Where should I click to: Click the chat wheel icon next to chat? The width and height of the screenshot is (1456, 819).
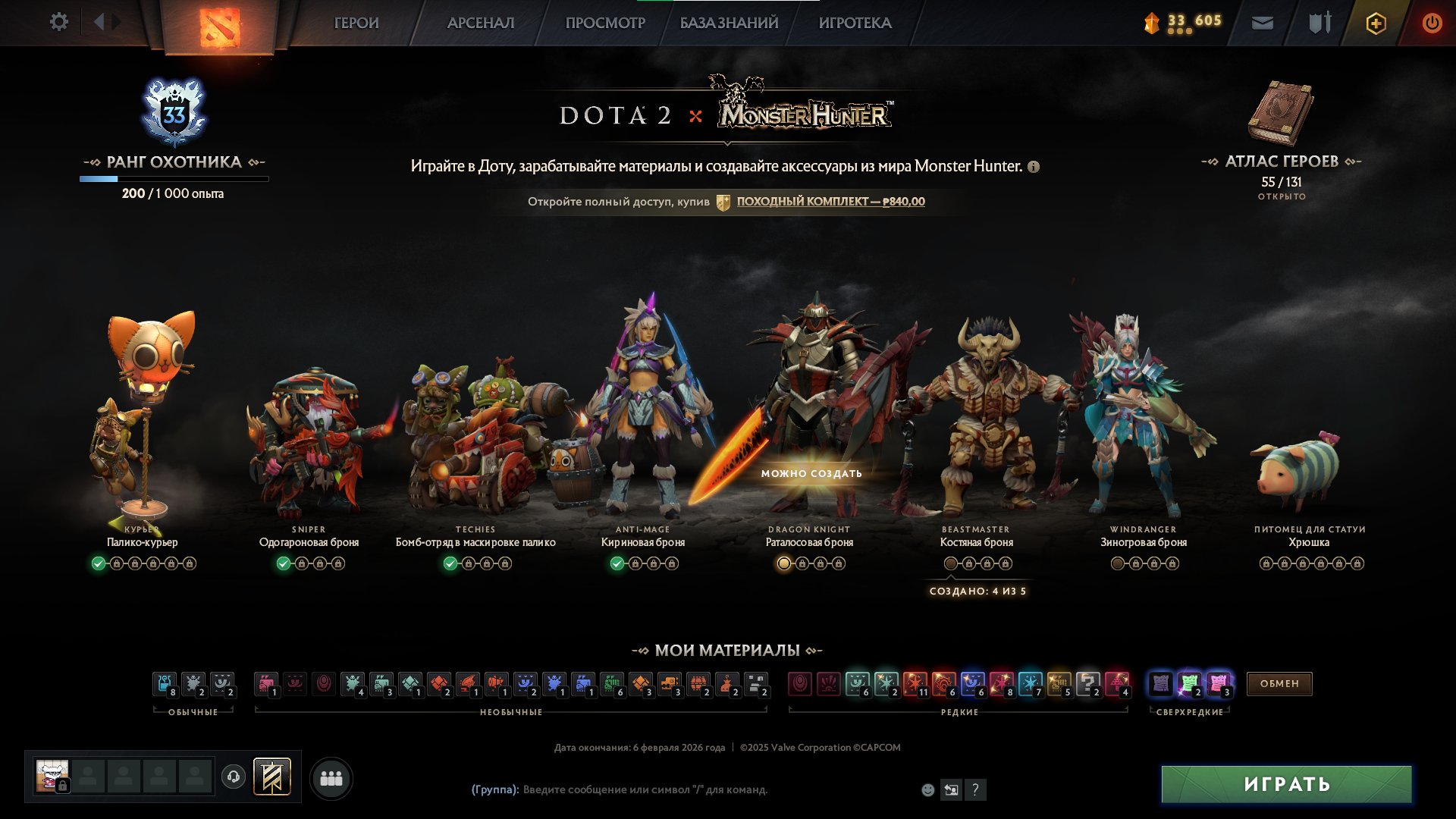pos(952,790)
